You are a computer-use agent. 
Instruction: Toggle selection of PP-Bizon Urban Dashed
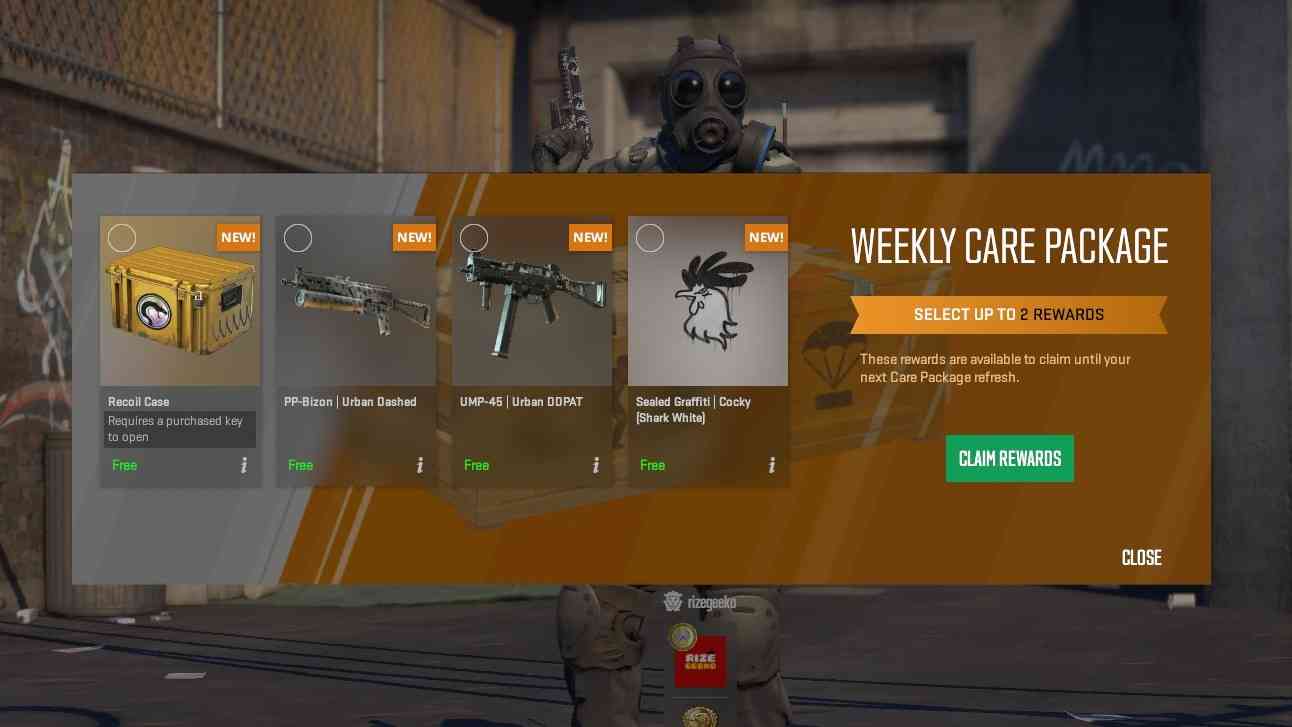pyautogui.click(x=298, y=238)
